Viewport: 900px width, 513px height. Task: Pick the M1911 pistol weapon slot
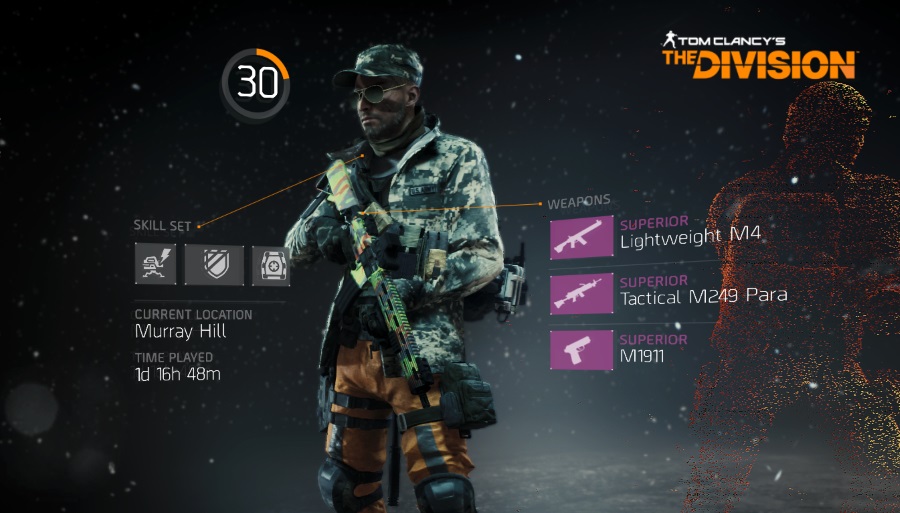582,350
